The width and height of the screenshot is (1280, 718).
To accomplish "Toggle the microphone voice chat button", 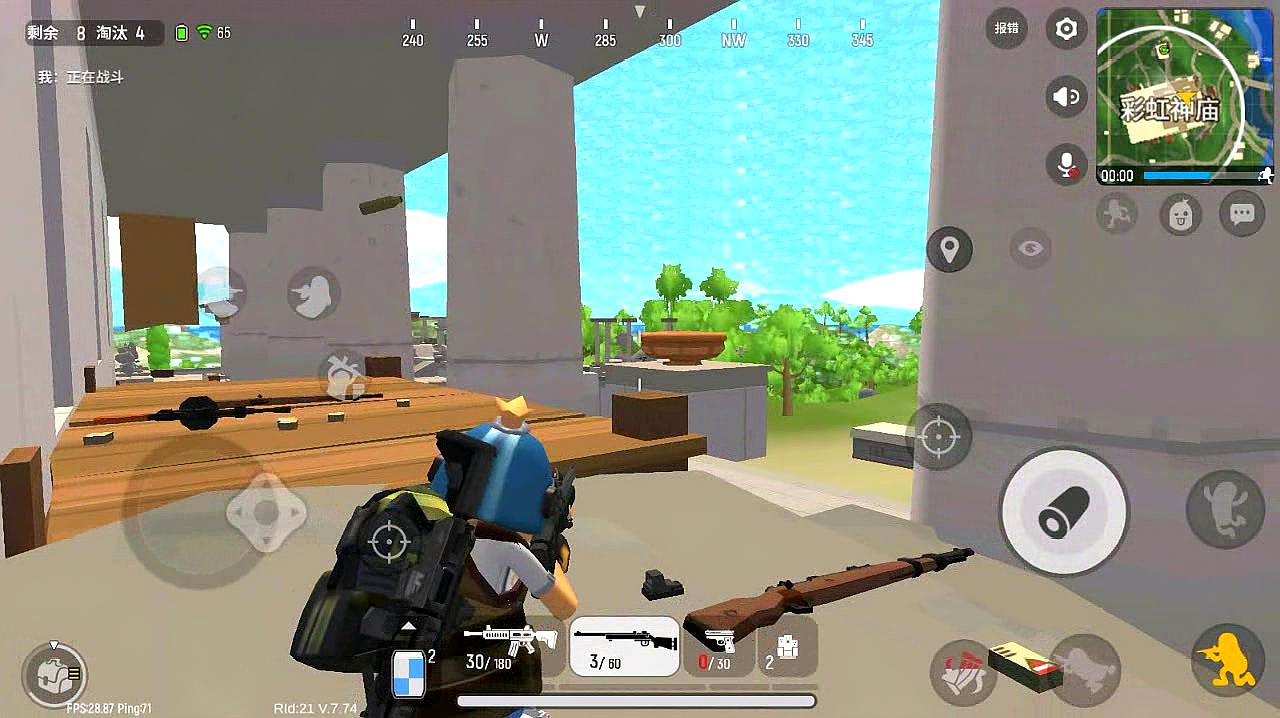I will [x=1066, y=163].
